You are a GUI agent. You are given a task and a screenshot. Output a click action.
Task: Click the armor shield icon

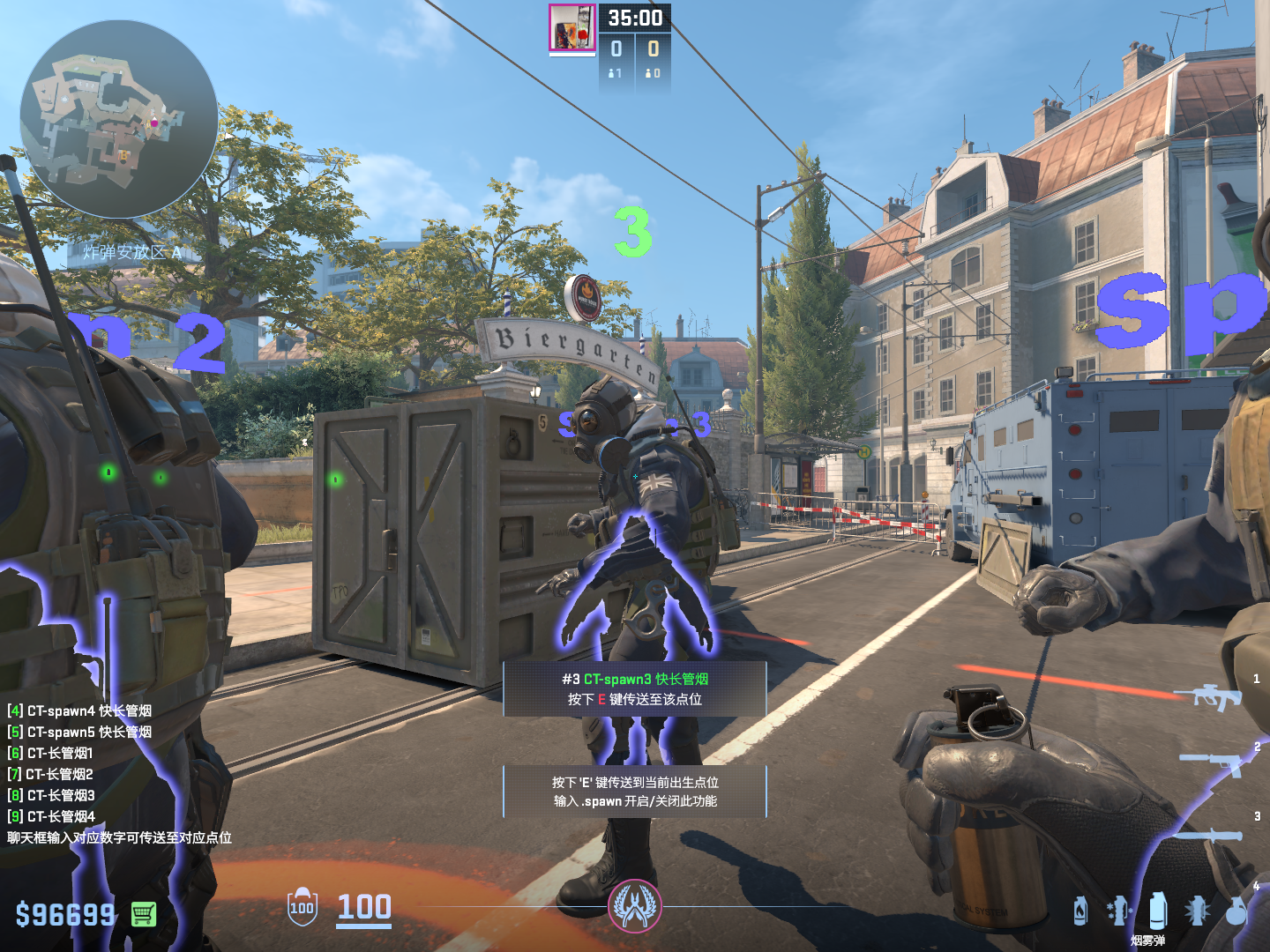(302, 907)
